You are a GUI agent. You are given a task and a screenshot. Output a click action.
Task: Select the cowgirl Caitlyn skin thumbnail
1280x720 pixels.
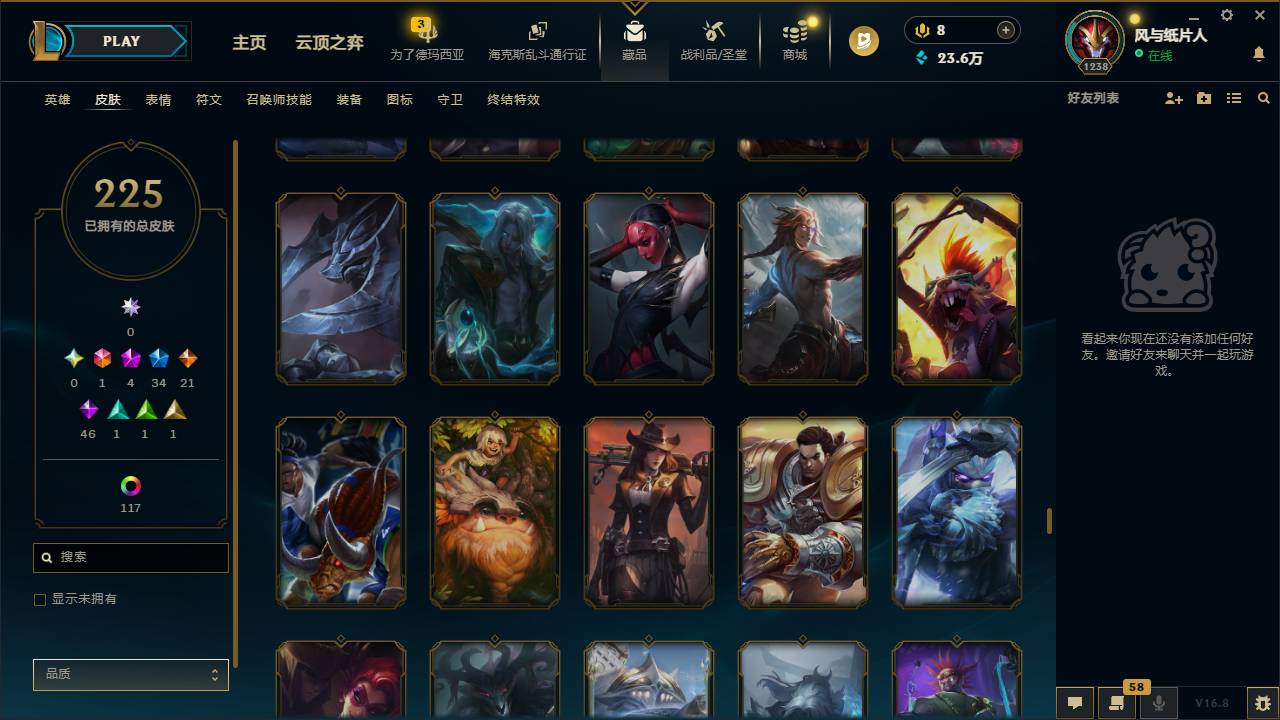[648, 512]
